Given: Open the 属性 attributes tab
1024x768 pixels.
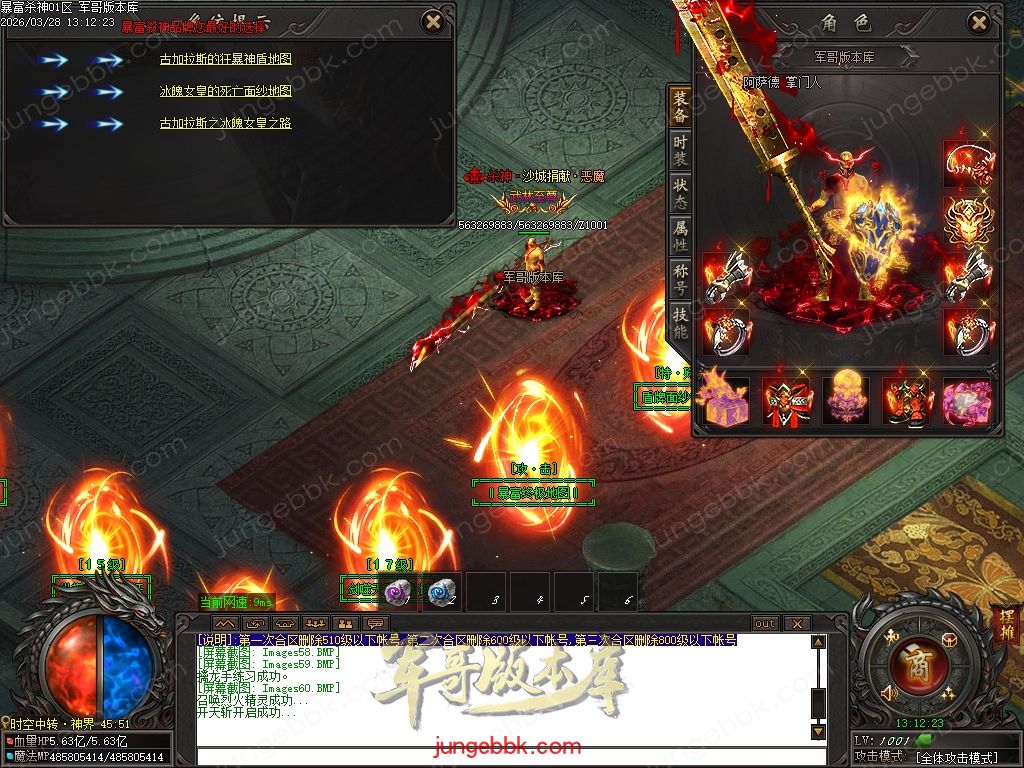Looking at the screenshot, I should 680,236.
